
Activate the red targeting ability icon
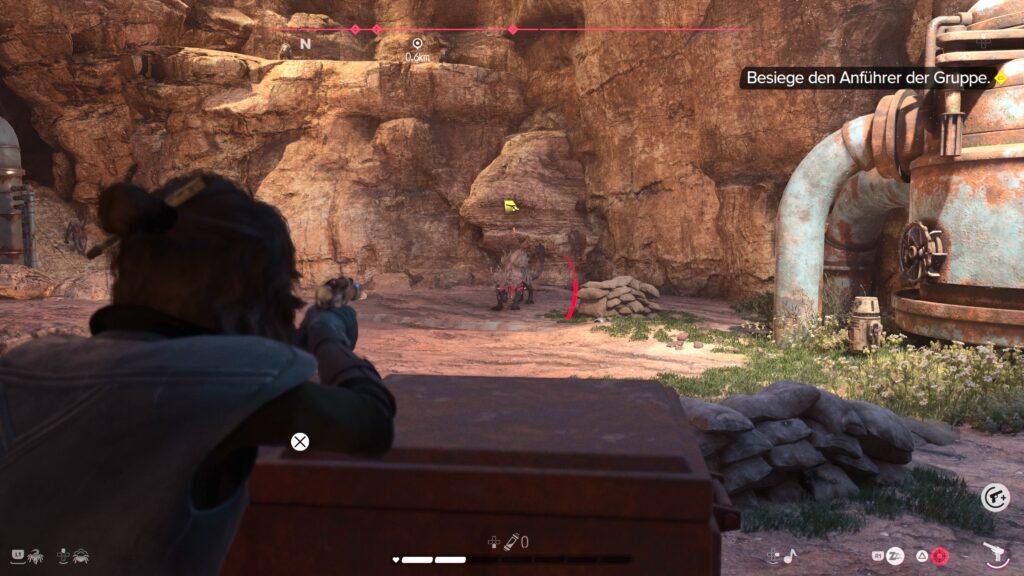(939, 555)
